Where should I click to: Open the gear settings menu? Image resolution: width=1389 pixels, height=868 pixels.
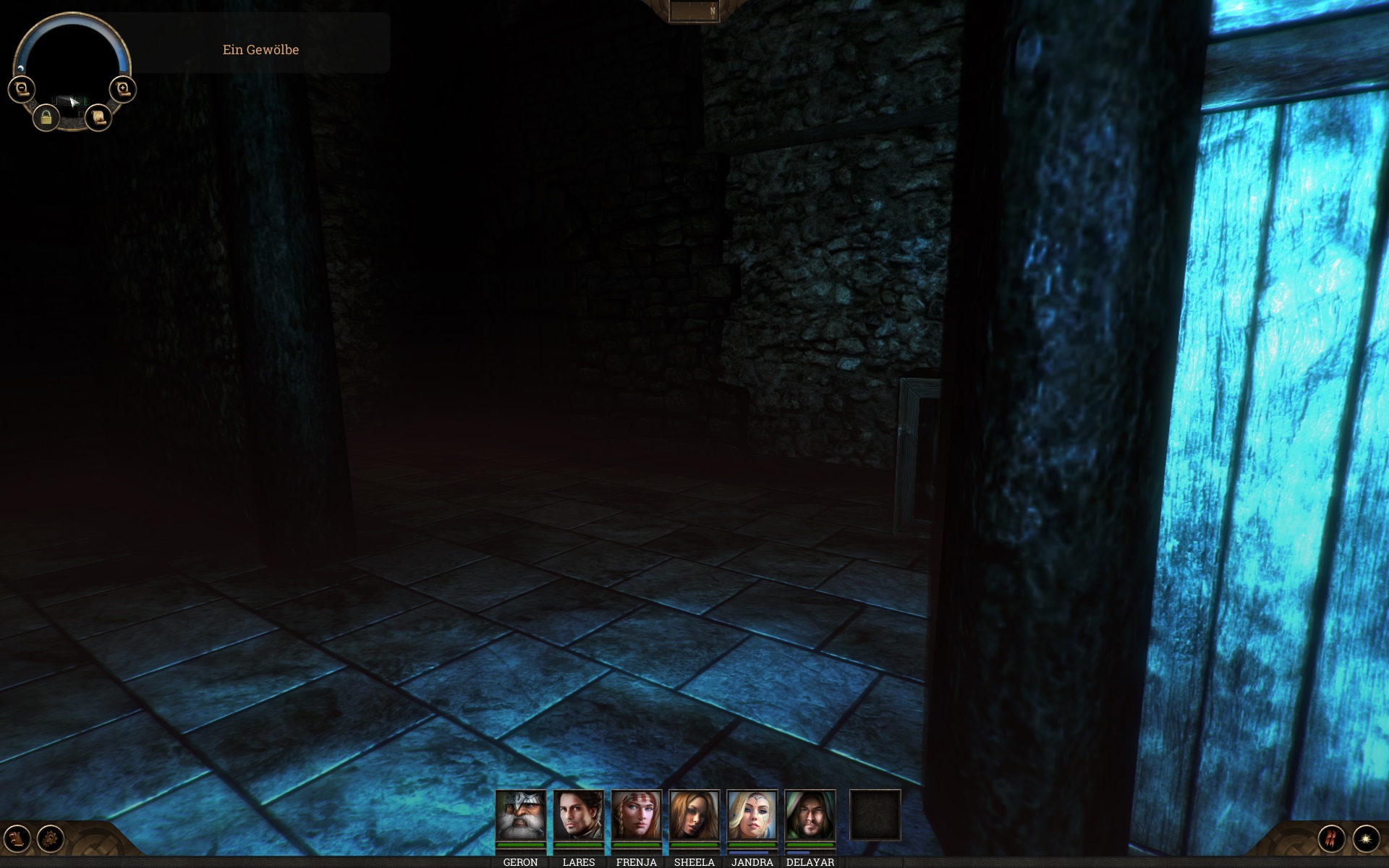tap(51, 838)
